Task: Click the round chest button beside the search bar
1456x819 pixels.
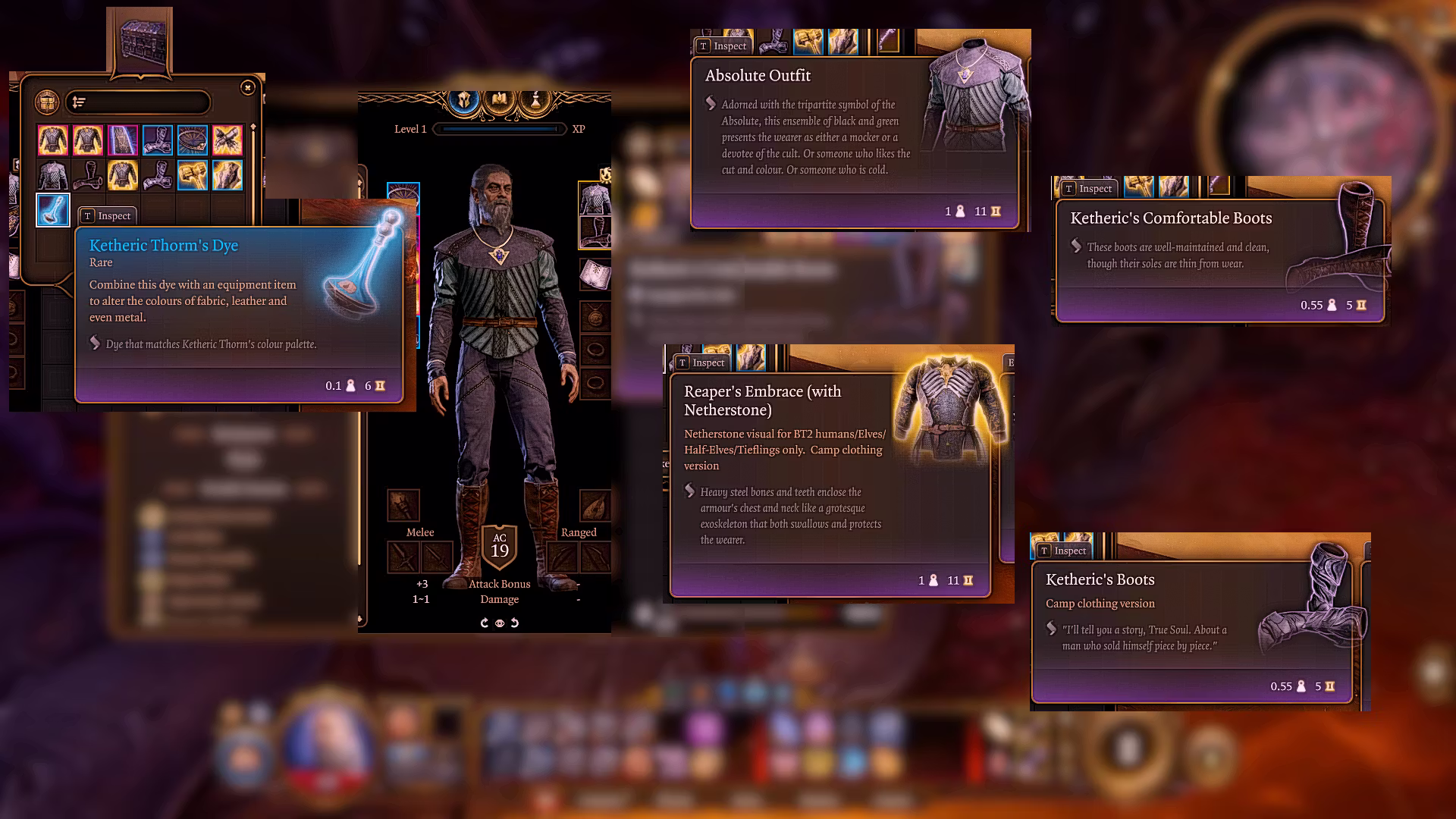Action: (47, 102)
